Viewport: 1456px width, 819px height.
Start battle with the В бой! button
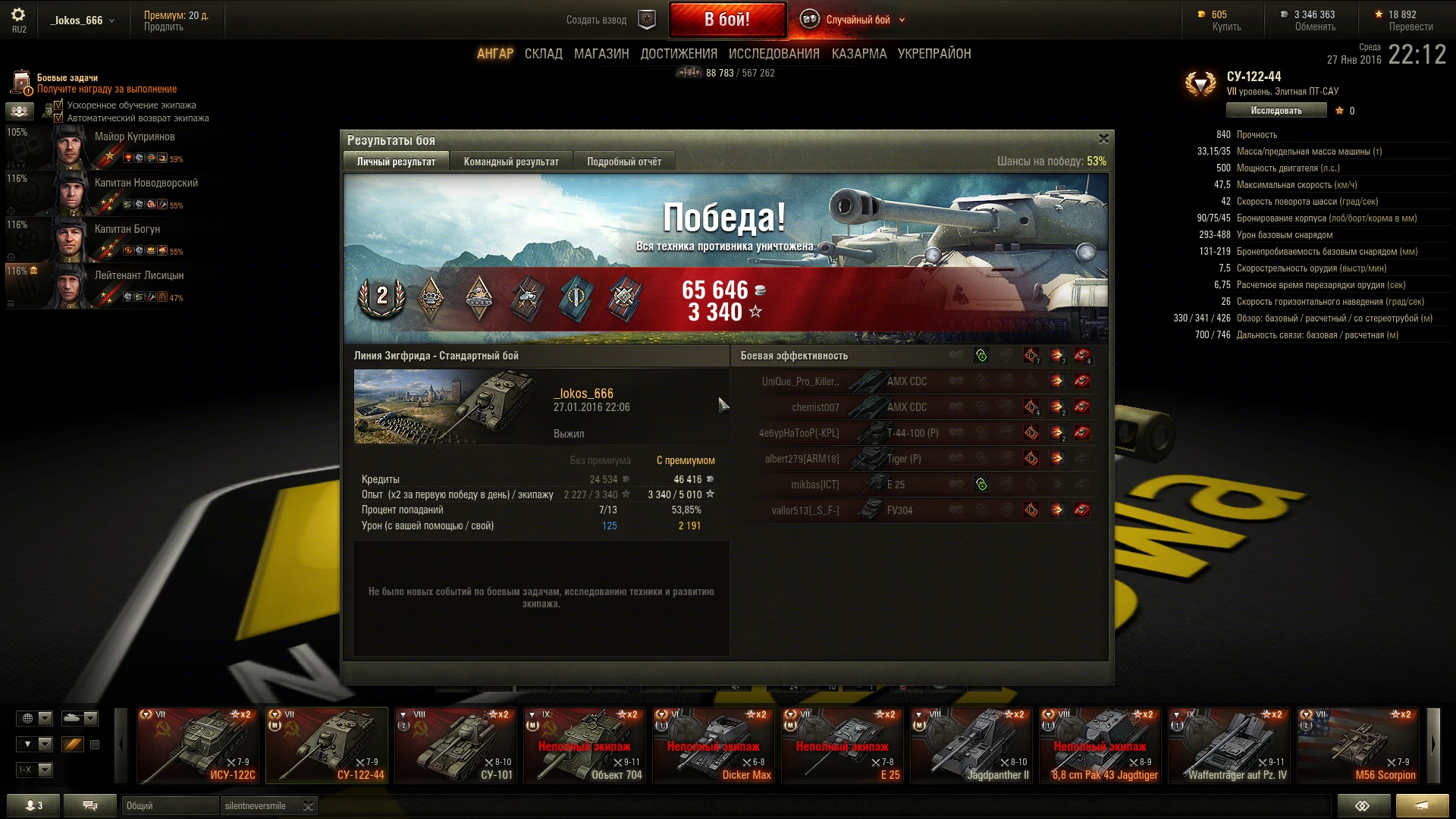(x=726, y=20)
